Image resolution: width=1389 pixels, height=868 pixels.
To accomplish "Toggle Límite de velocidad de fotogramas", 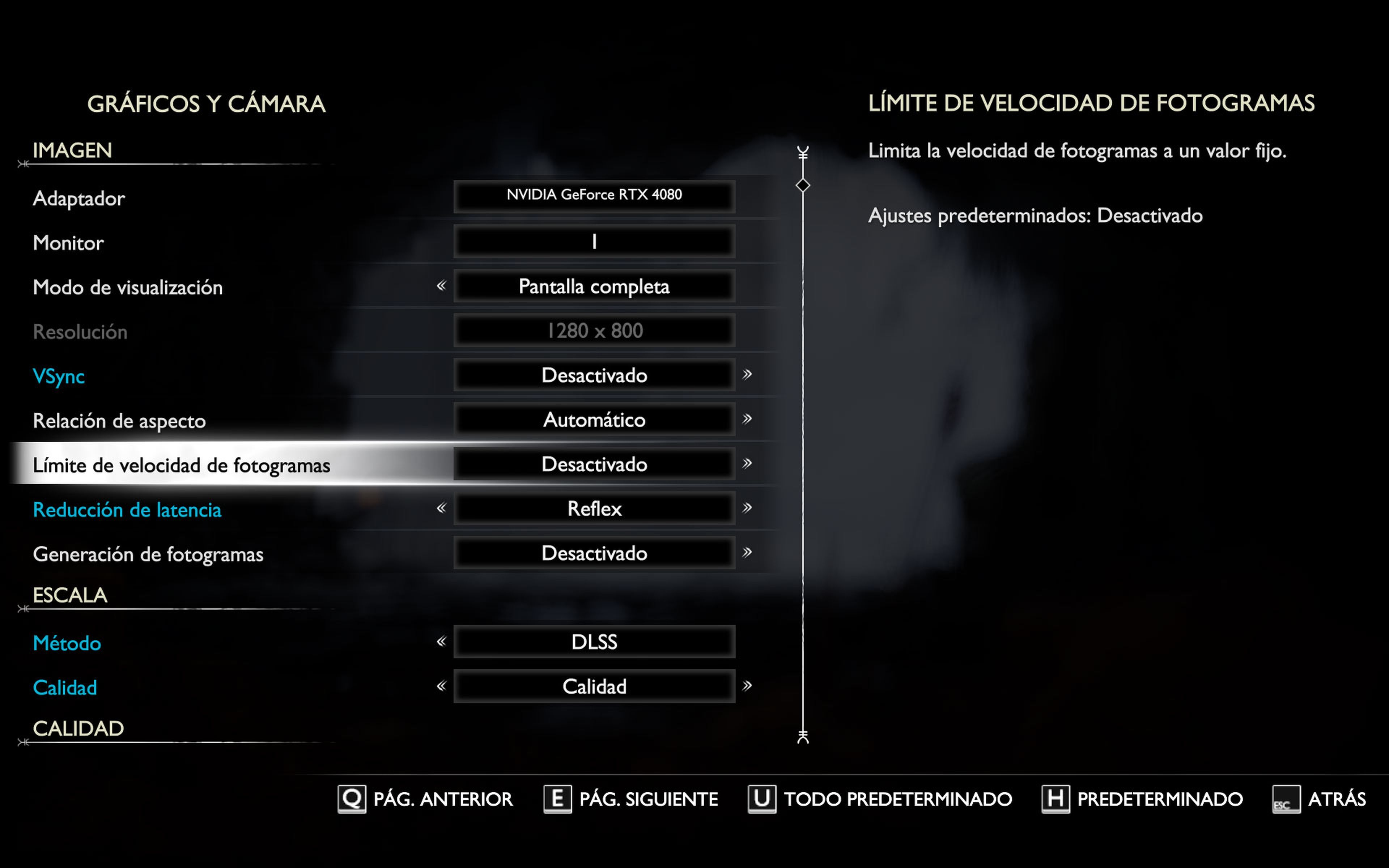I will tap(594, 464).
